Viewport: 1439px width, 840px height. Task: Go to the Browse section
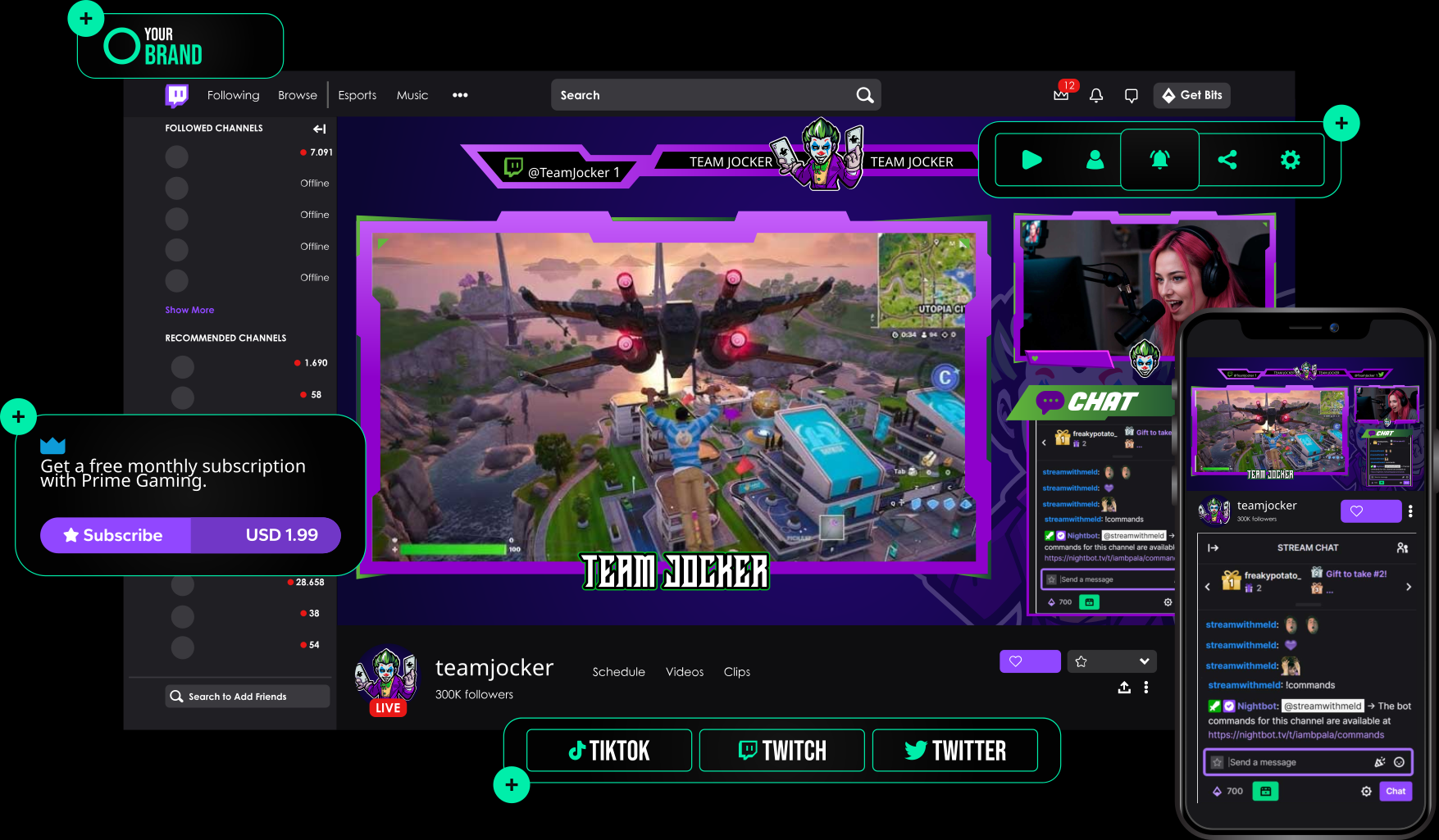point(297,95)
